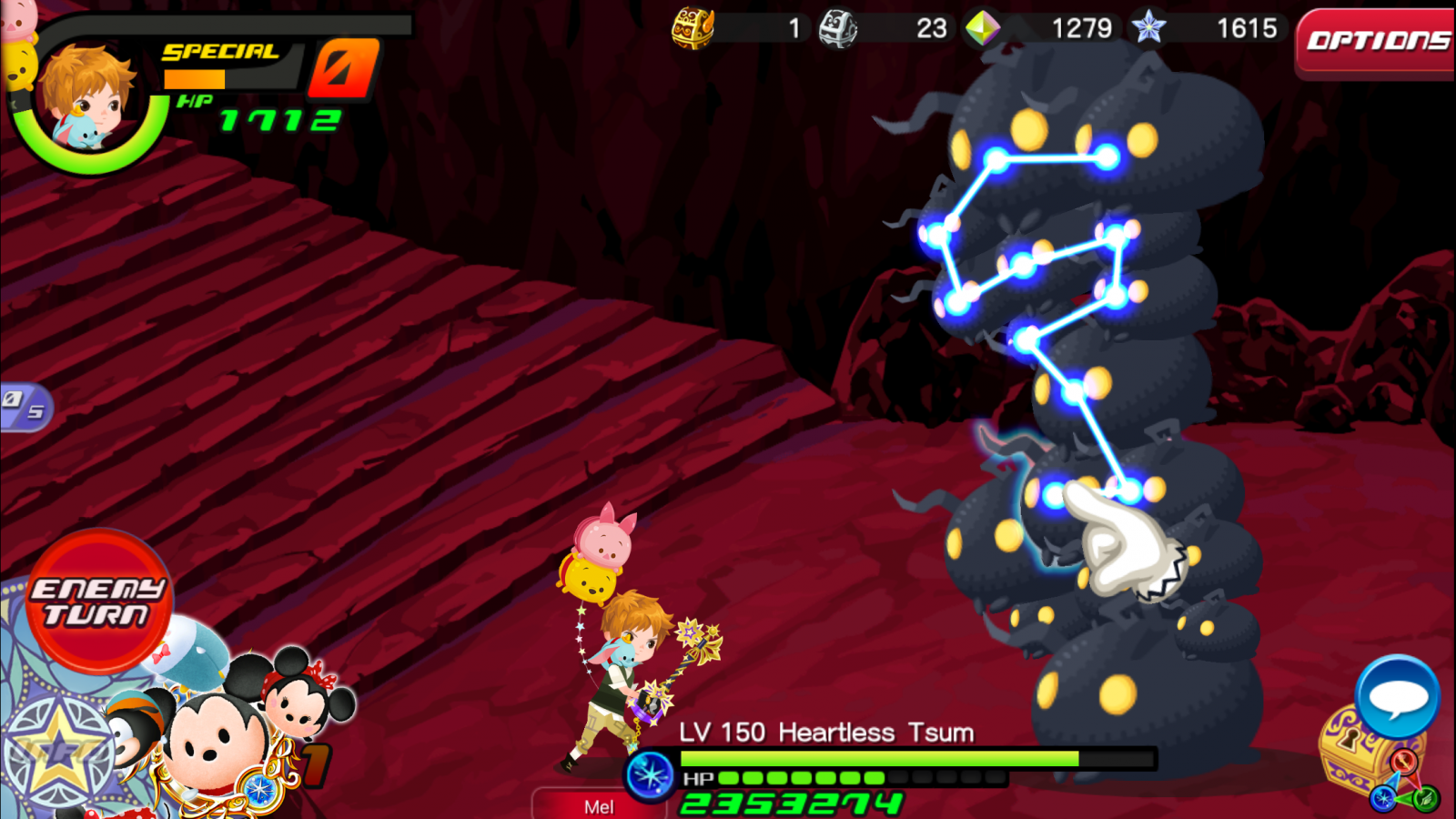
Task: Tap the red Enemy Turn button
Action: tap(98, 602)
